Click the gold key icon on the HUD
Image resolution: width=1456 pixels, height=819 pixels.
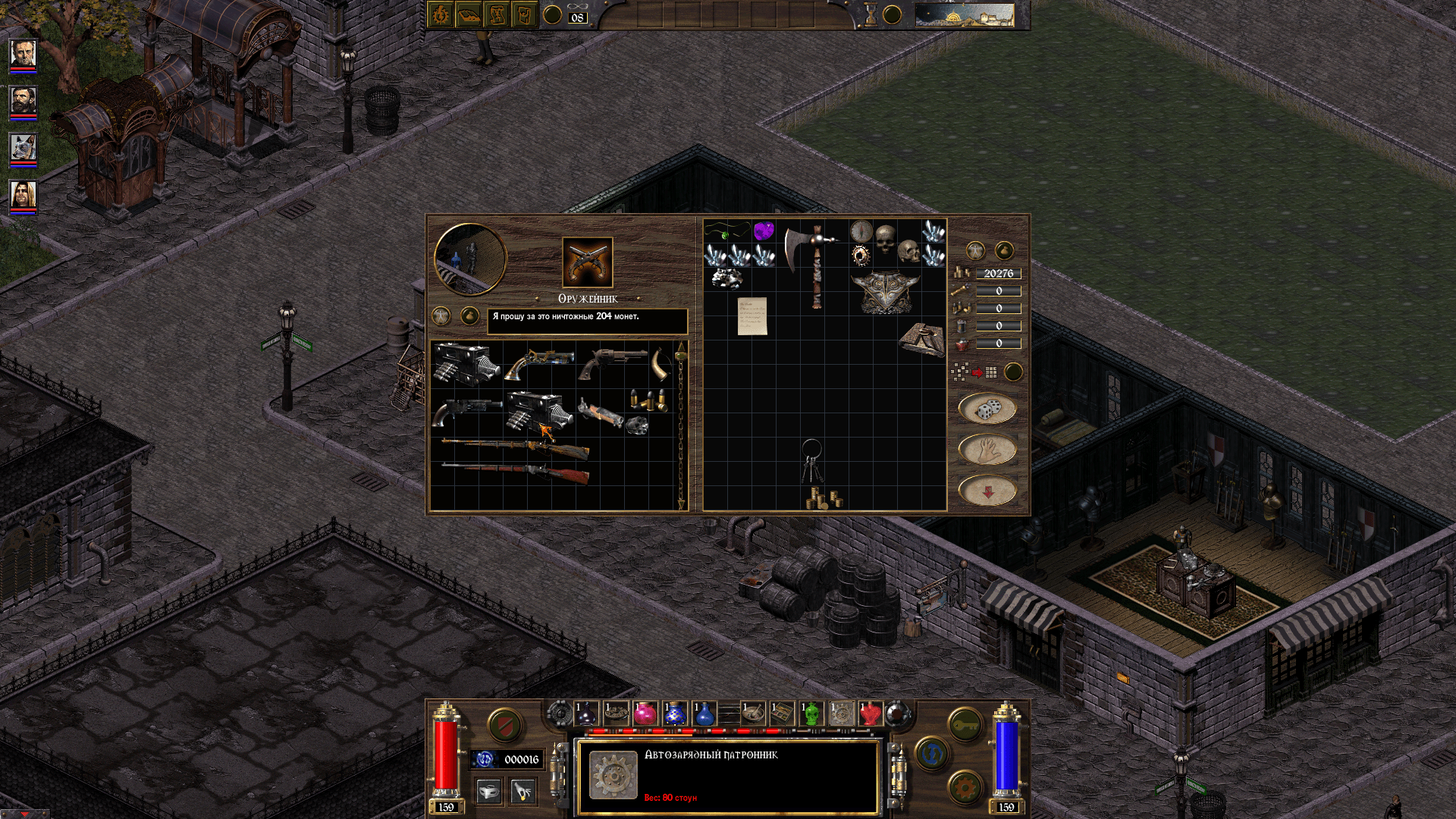tap(966, 724)
